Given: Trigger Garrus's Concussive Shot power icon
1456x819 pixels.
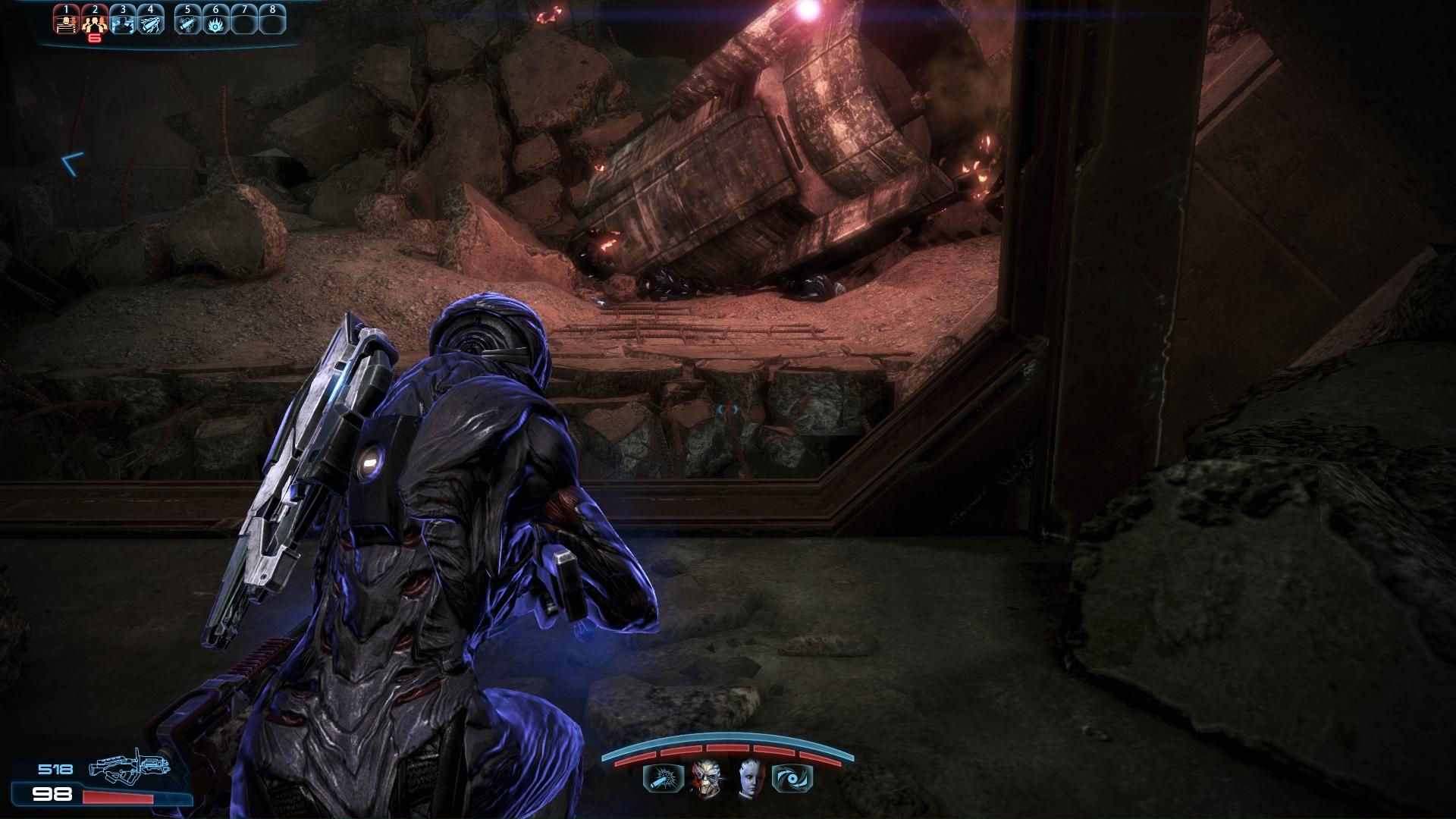Looking at the screenshot, I should click(x=657, y=778).
